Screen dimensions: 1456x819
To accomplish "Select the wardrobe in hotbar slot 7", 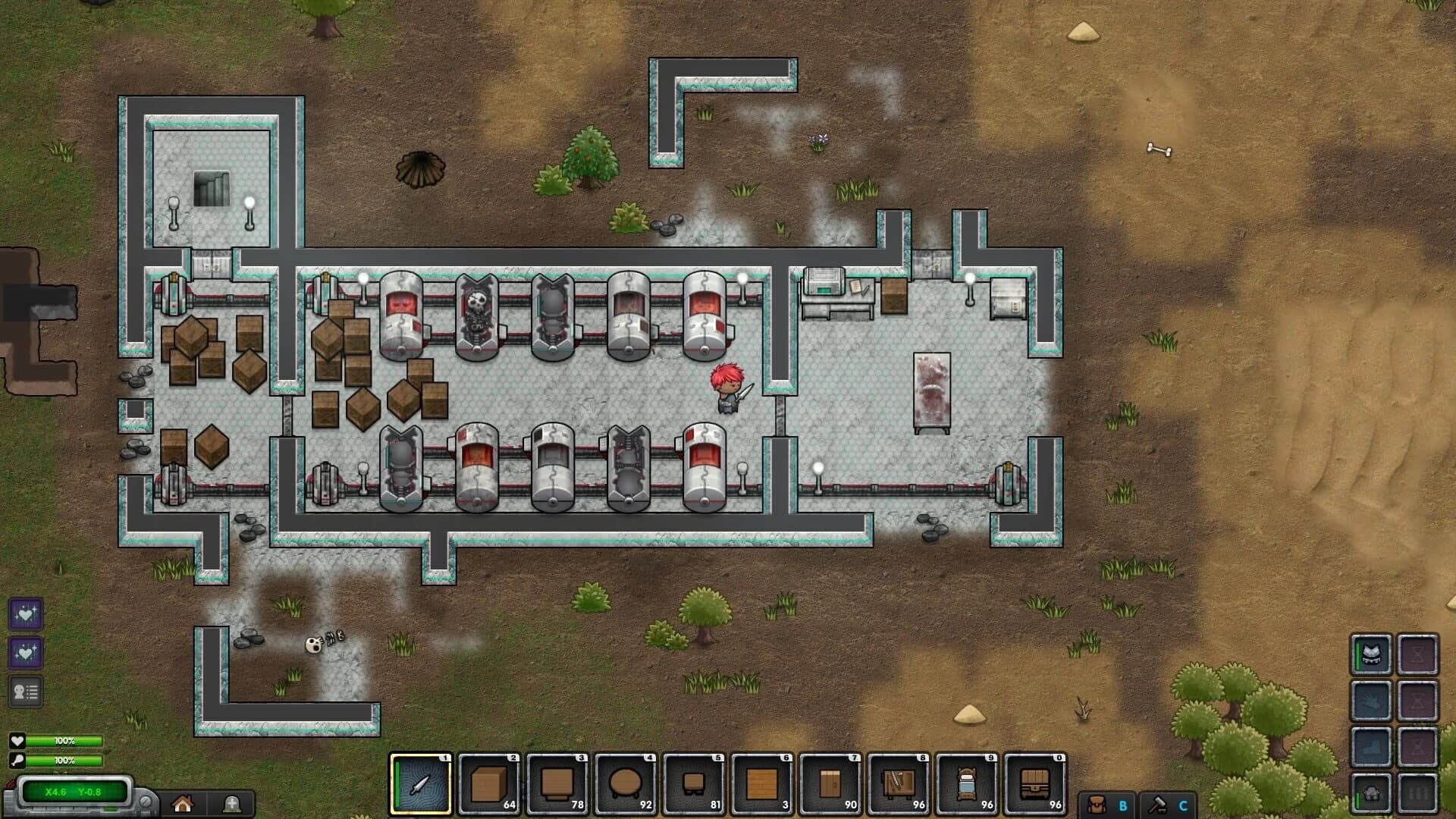I will pyautogui.click(x=831, y=780).
